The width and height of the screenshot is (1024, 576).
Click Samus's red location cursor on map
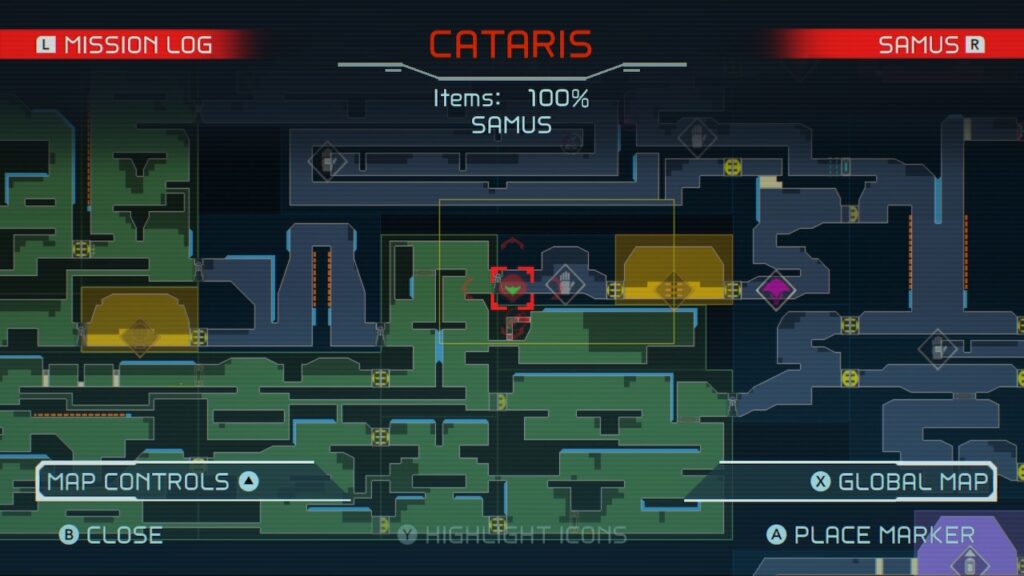tap(512, 289)
